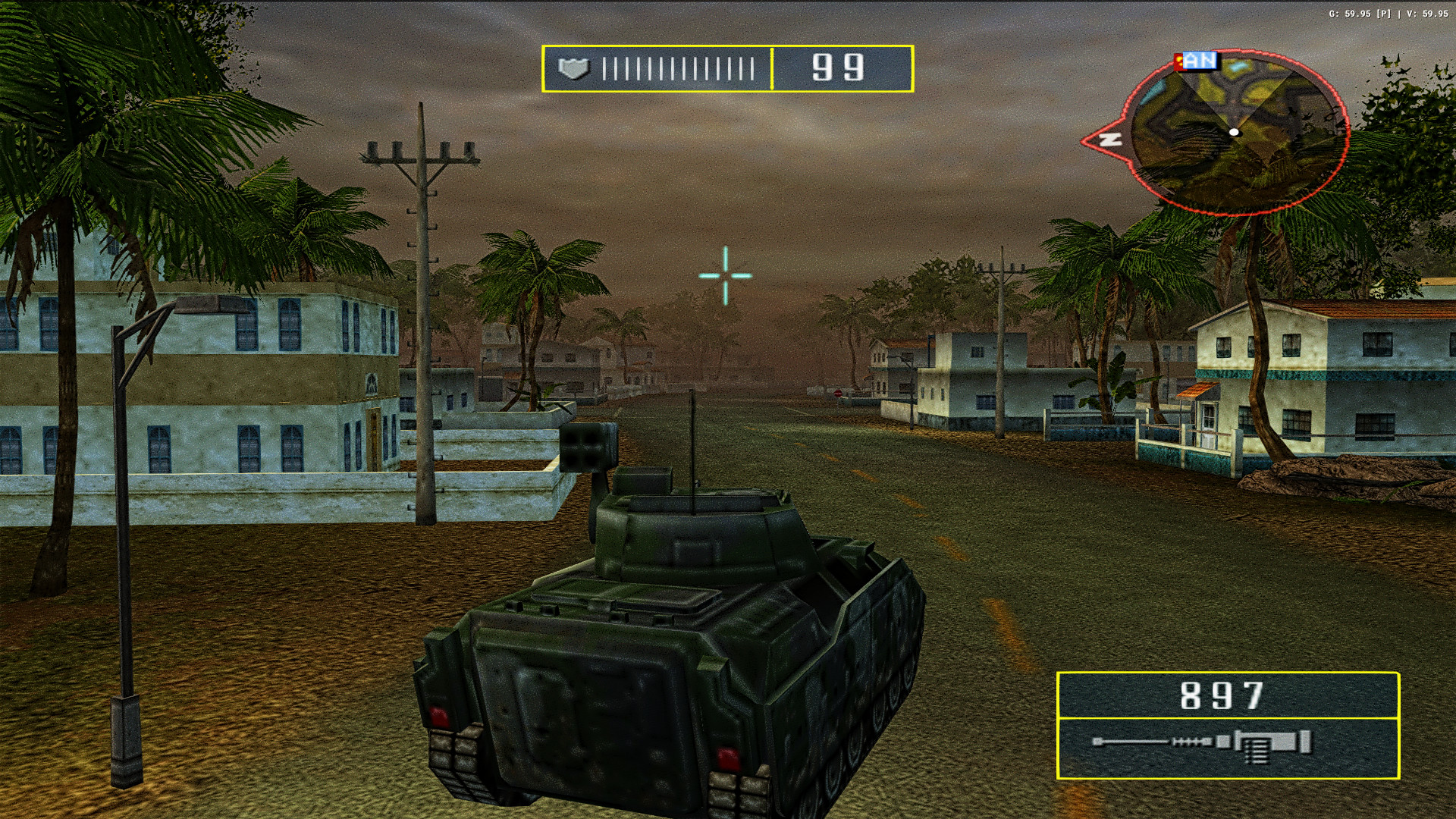Click the 99 health value
The image size is (1456, 819).
coord(838,67)
